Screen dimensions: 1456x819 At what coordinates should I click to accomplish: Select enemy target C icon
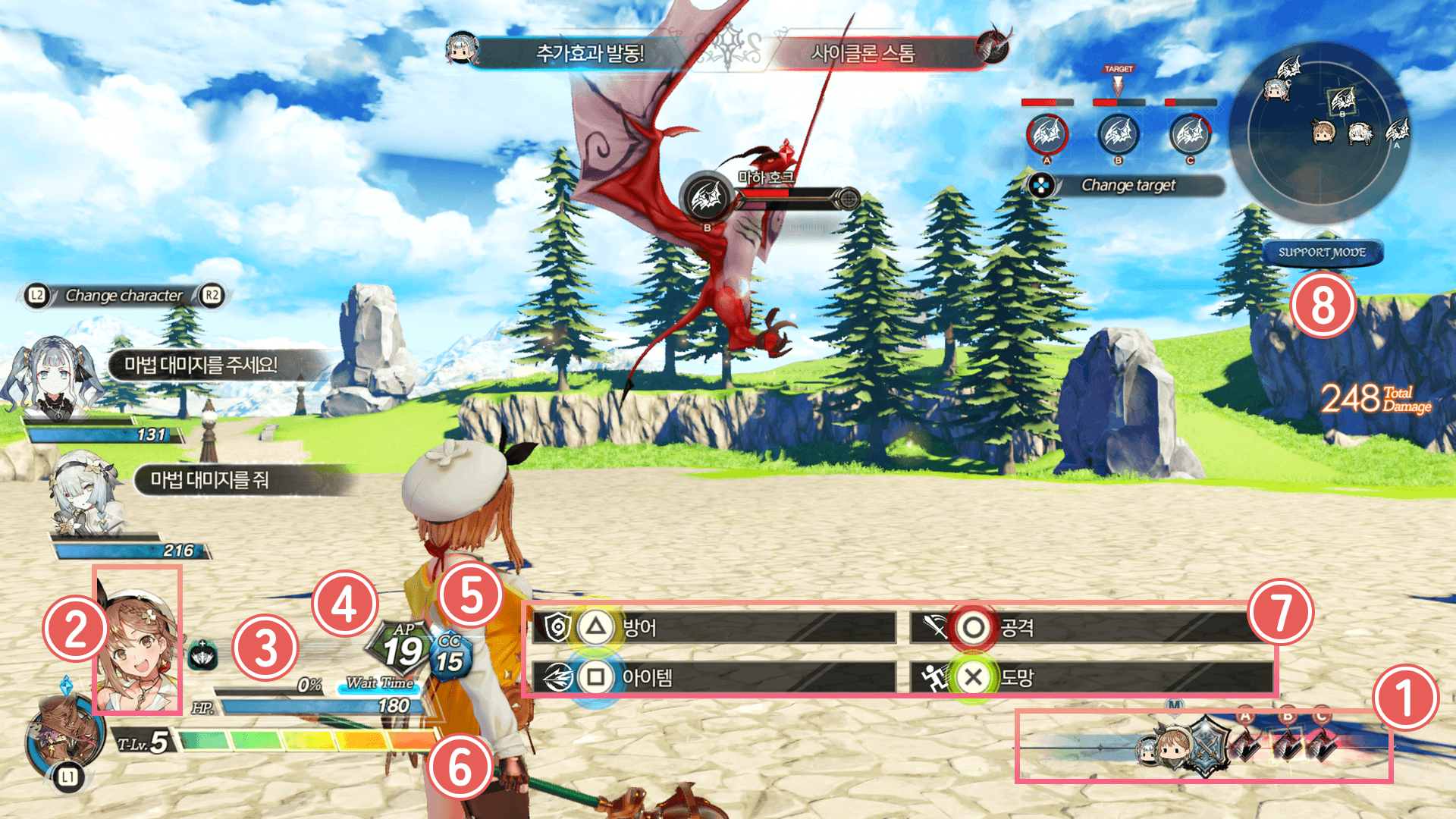pyautogui.click(x=1189, y=135)
